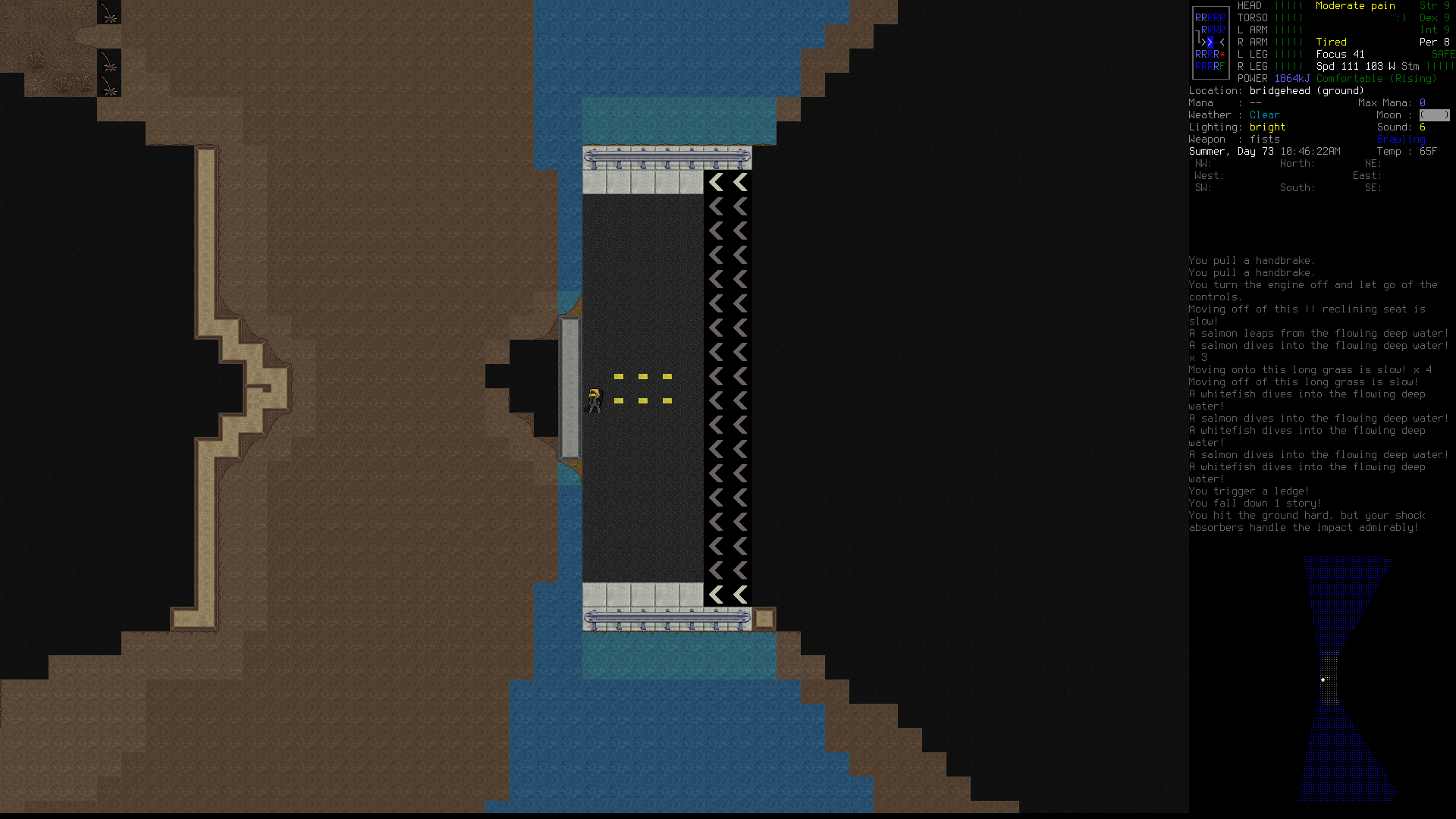The image size is (1456, 819).
Task: Click the Moon phase indicator
Action: pyautogui.click(x=1434, y=115)
